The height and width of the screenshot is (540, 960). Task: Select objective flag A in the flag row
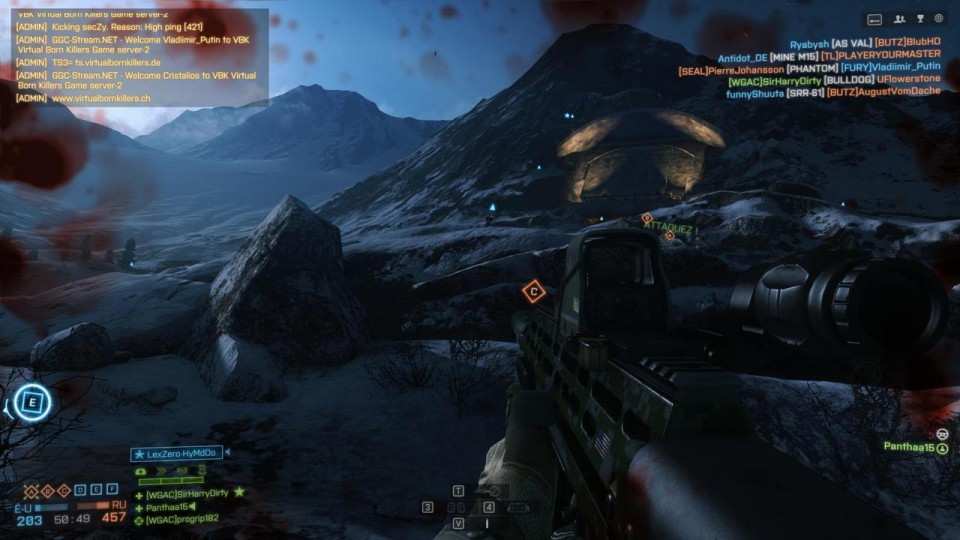32,490
